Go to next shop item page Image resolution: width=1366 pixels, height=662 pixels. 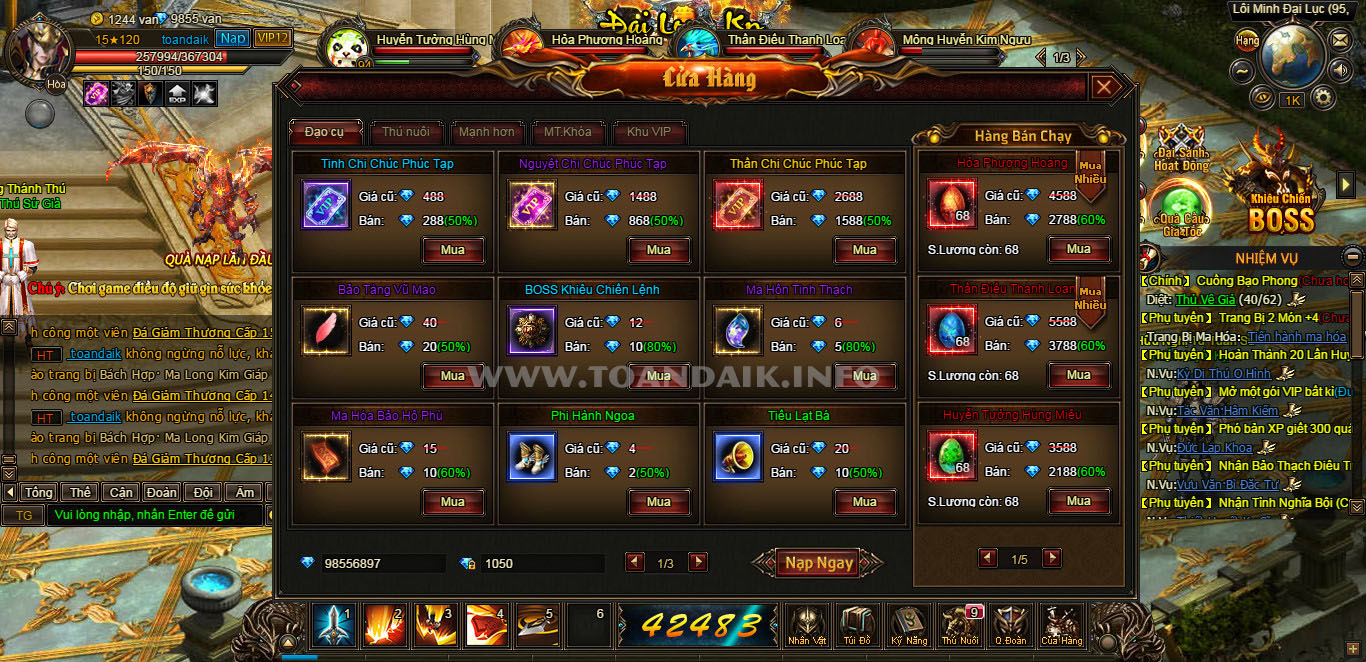[698, 563]
